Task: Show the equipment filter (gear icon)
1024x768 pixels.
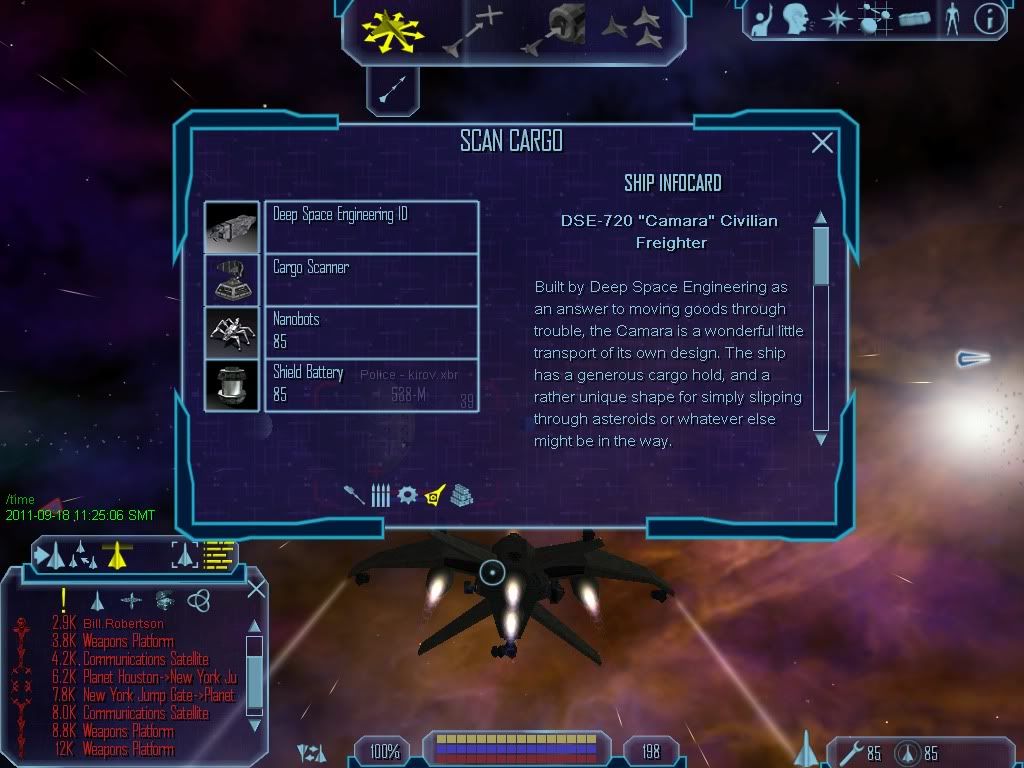Action: (407, 495)
